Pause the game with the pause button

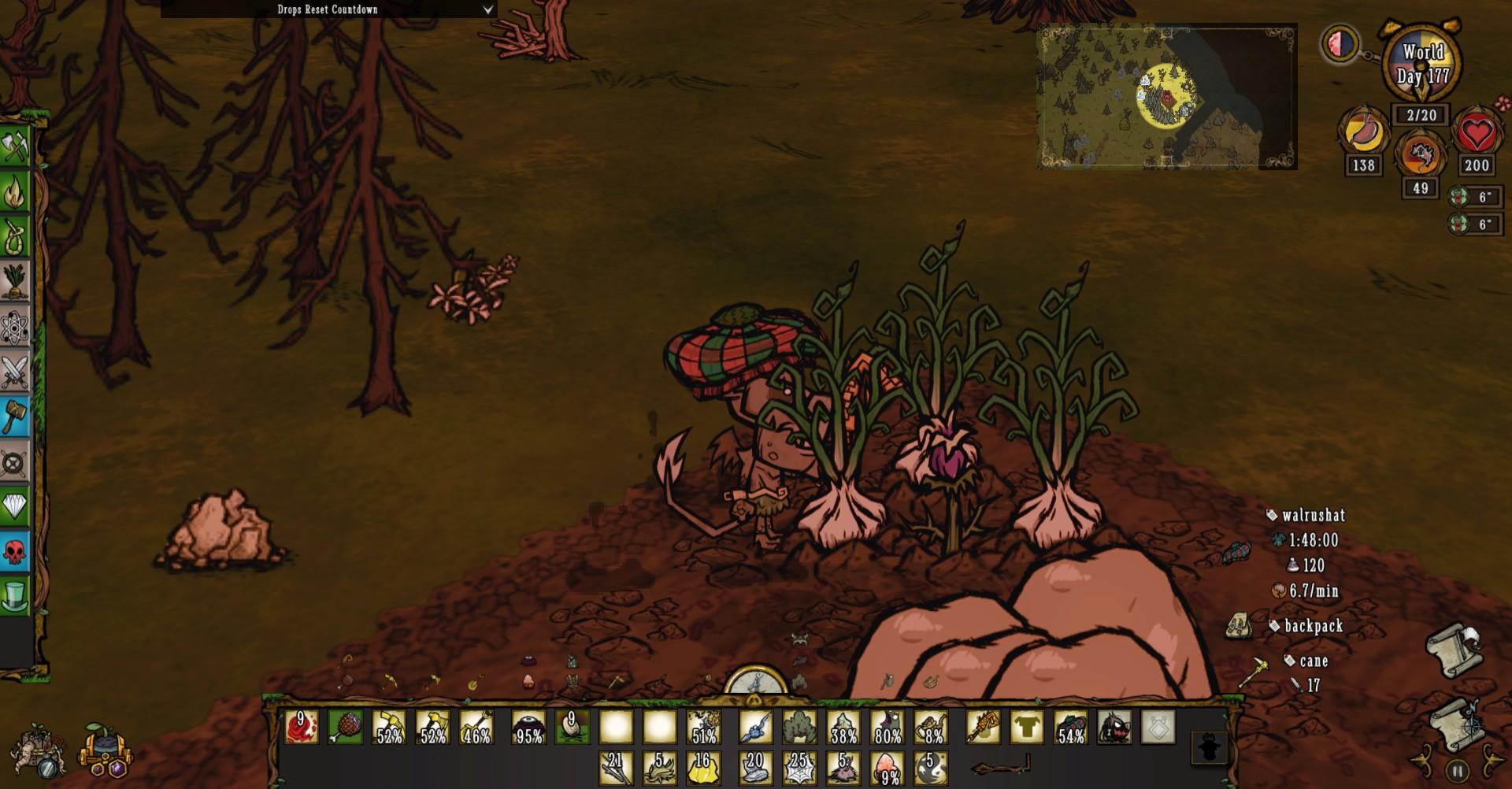tap(1457, 771)
